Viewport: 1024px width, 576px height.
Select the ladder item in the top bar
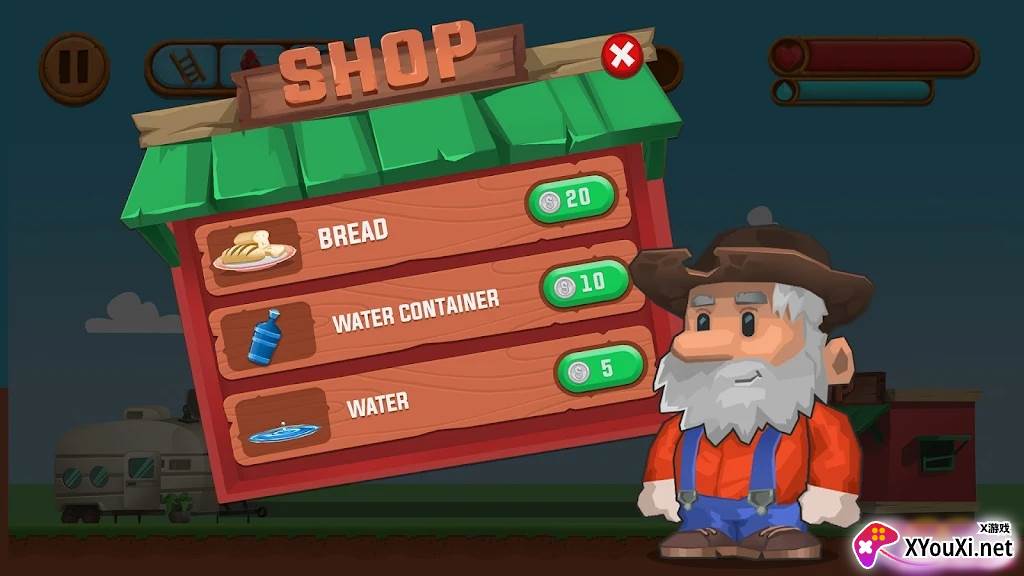coord(185,67)
